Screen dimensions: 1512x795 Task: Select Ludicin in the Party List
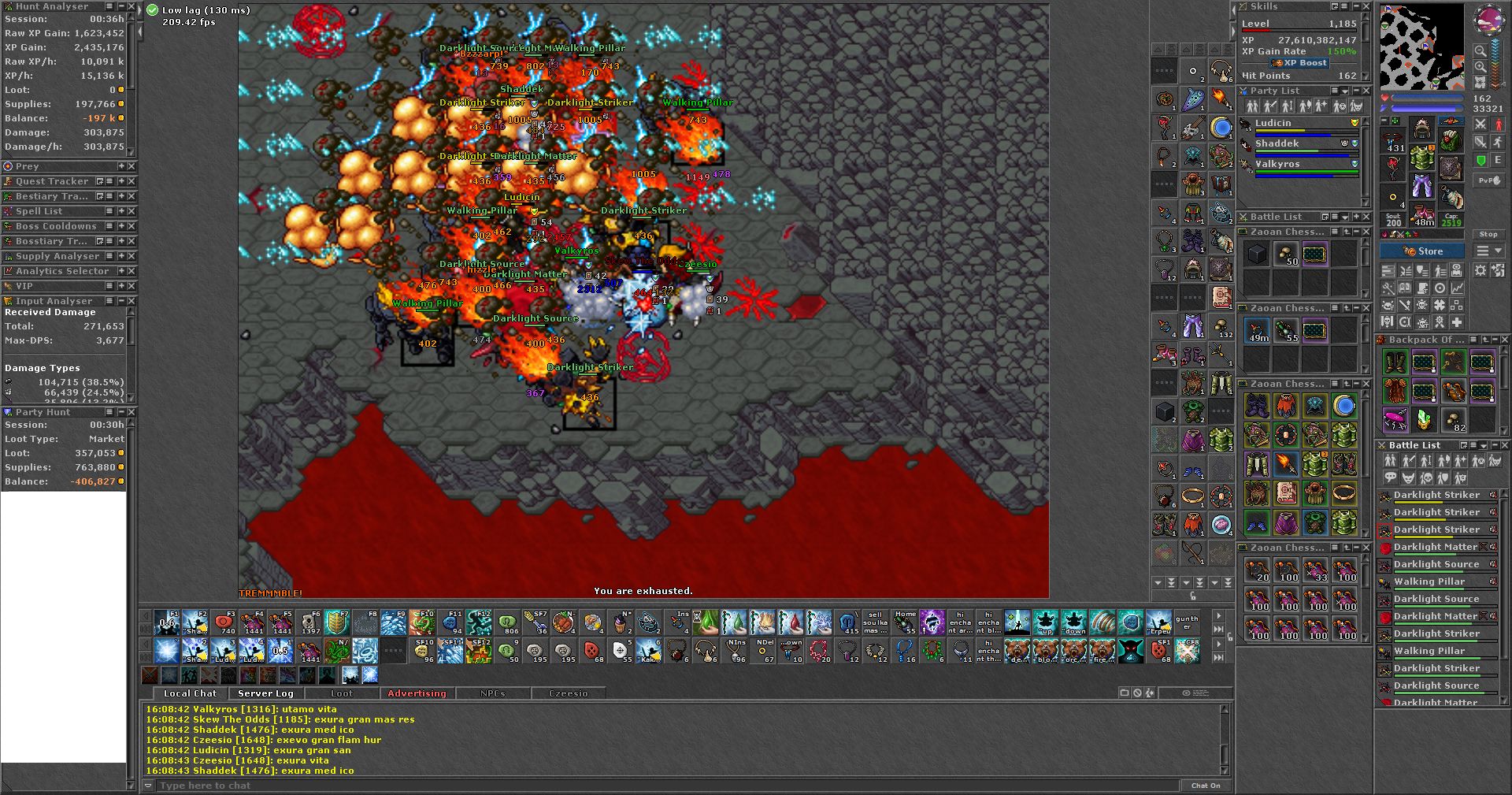pyautogui.click(x=1273, y=123)
